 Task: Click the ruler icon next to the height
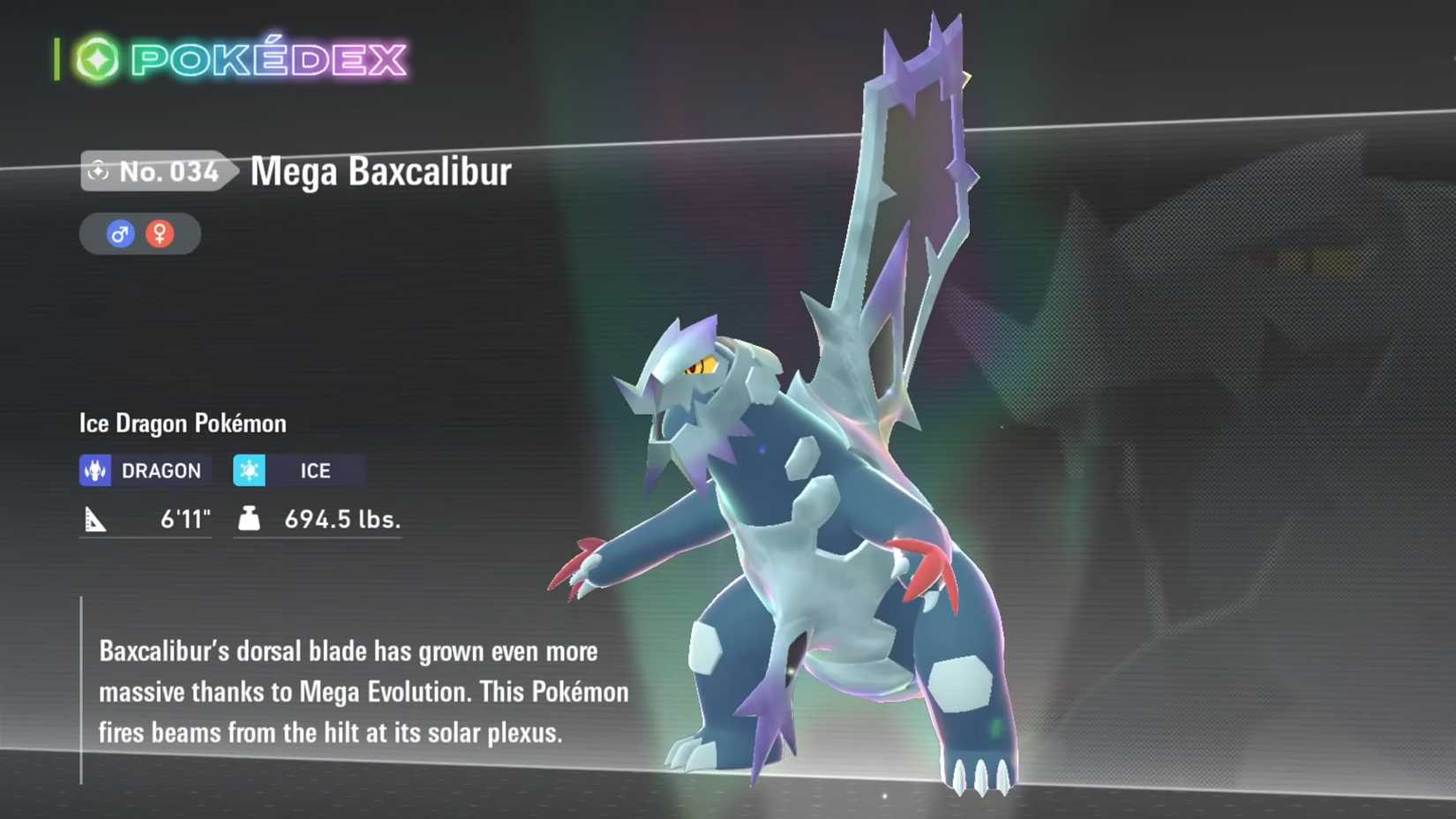point(95,520)
